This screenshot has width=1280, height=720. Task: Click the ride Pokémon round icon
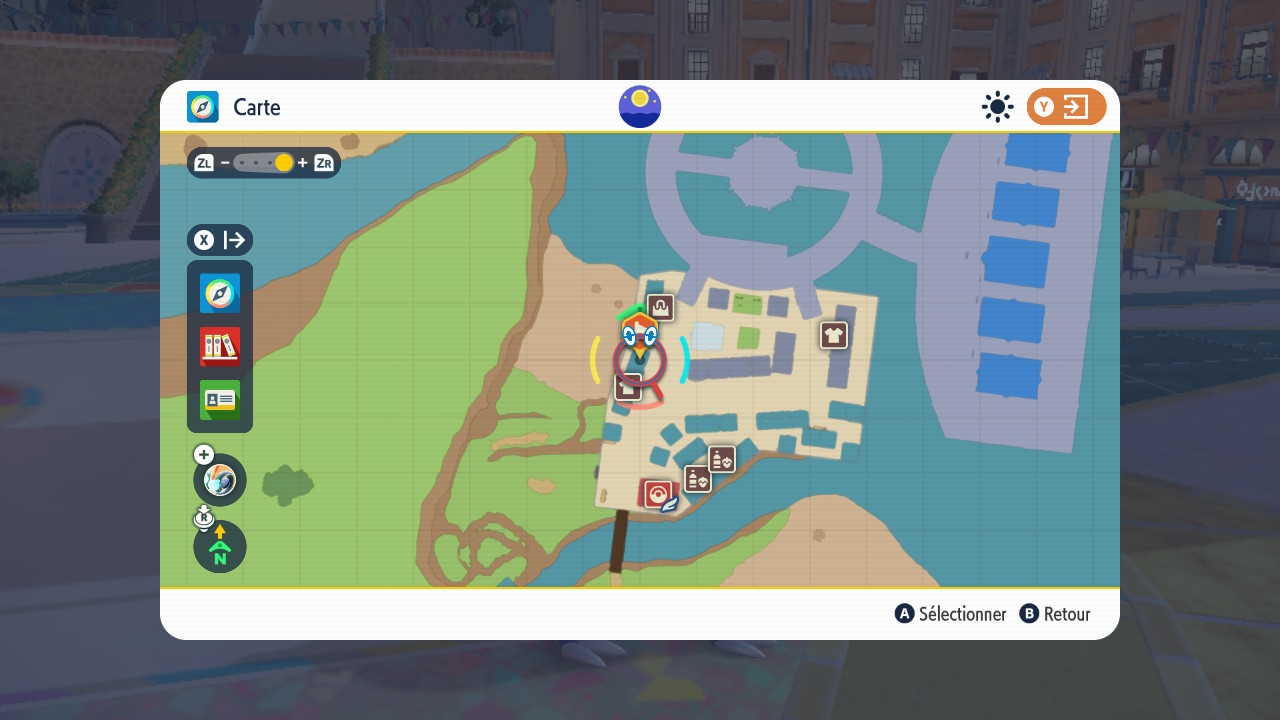[x=219, y=481]
